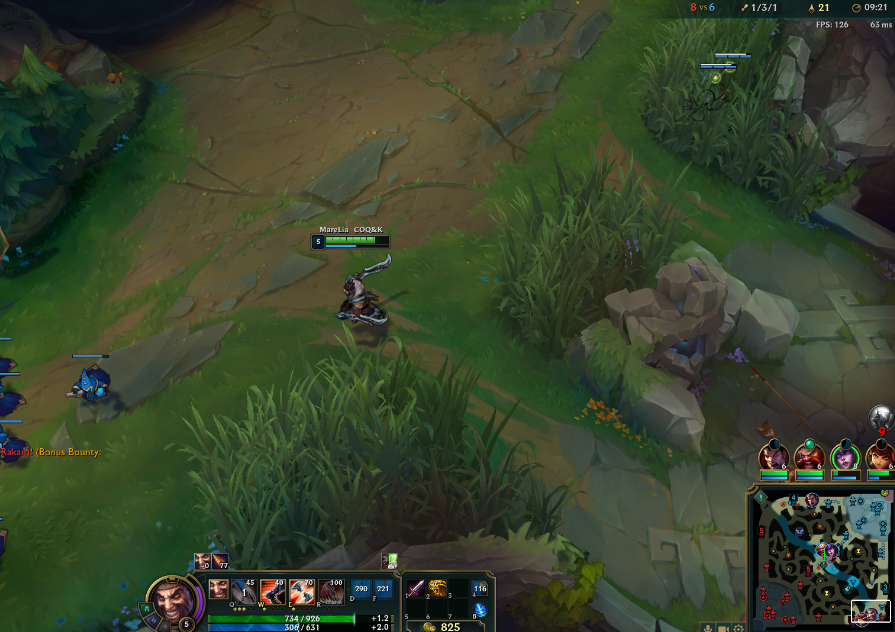Select the red-haired ally portrait
The height and width of the screenshot is (632, 895).
click(x=878, y=457)
